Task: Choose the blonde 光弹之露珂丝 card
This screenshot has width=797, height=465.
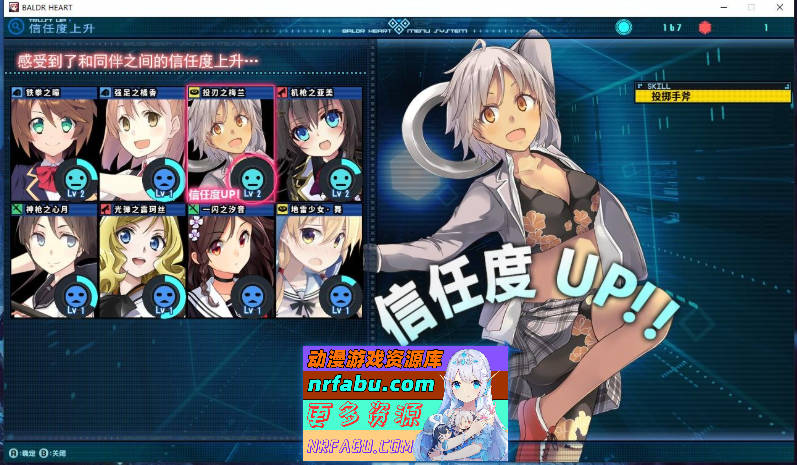Action: [142, 262]
